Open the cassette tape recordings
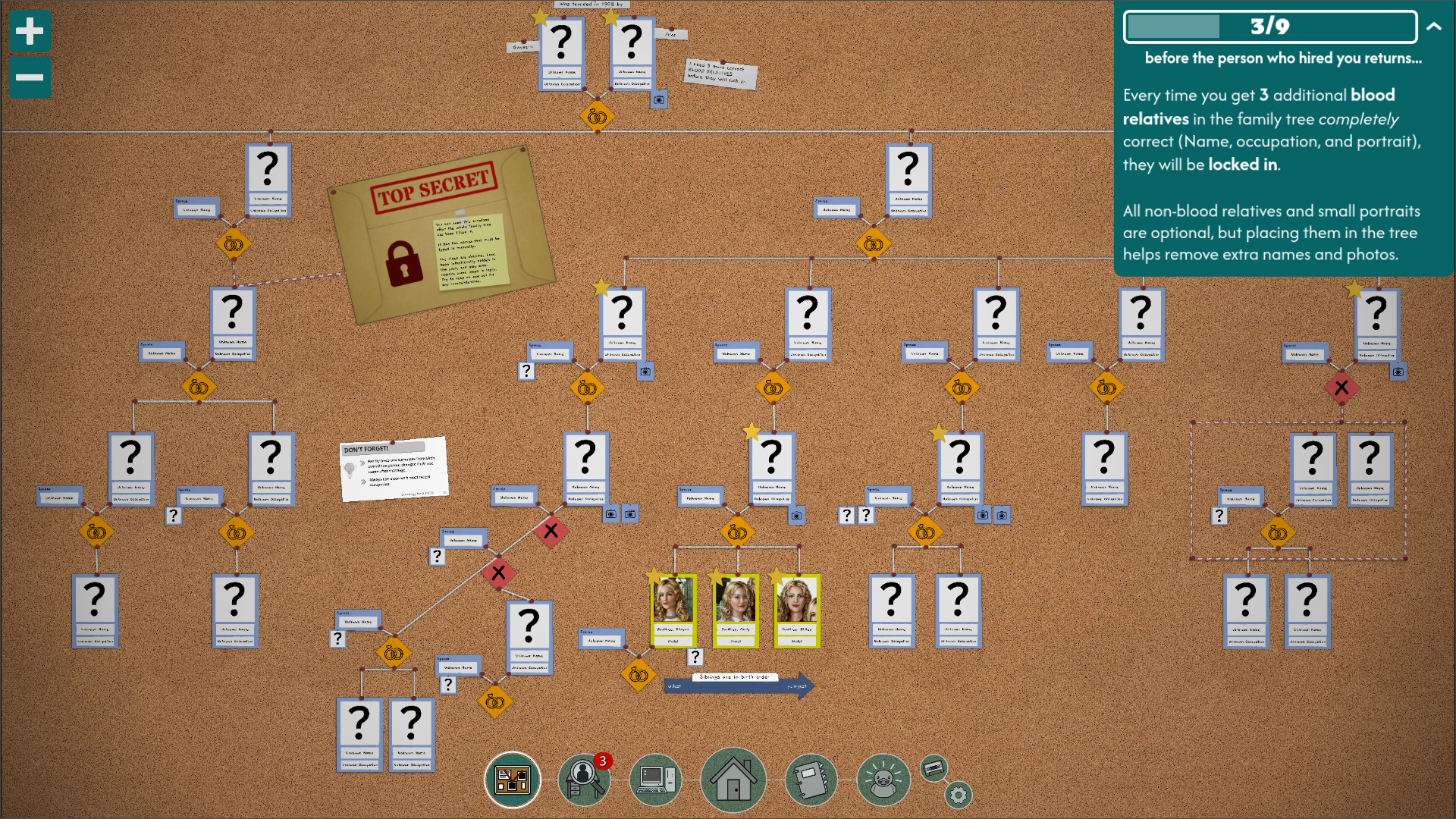The width and height of the screenshot is (1456, 819). click(934, 767)
